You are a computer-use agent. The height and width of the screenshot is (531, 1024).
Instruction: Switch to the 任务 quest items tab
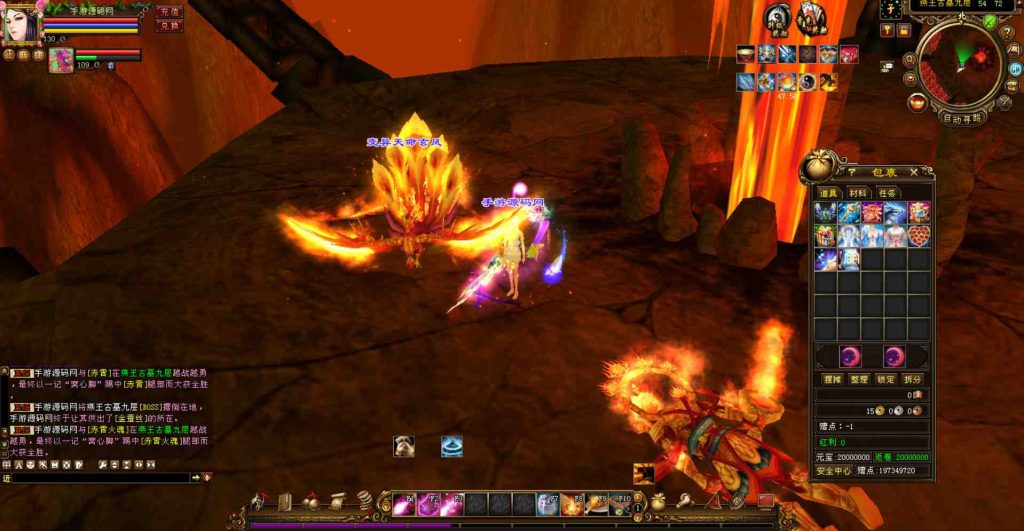tap(887, 193)
